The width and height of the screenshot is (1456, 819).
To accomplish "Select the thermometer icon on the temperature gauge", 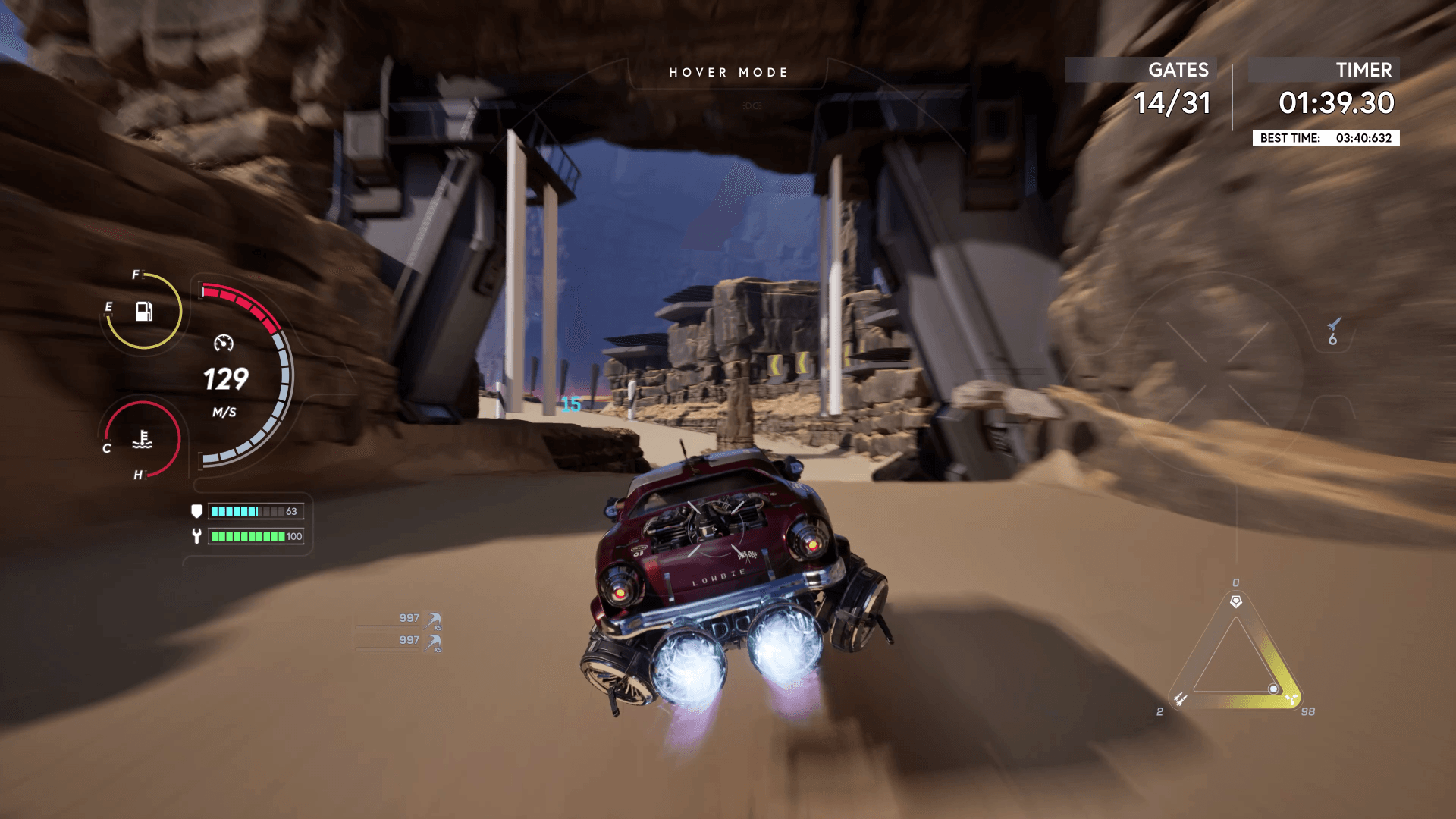I will 141,438.
